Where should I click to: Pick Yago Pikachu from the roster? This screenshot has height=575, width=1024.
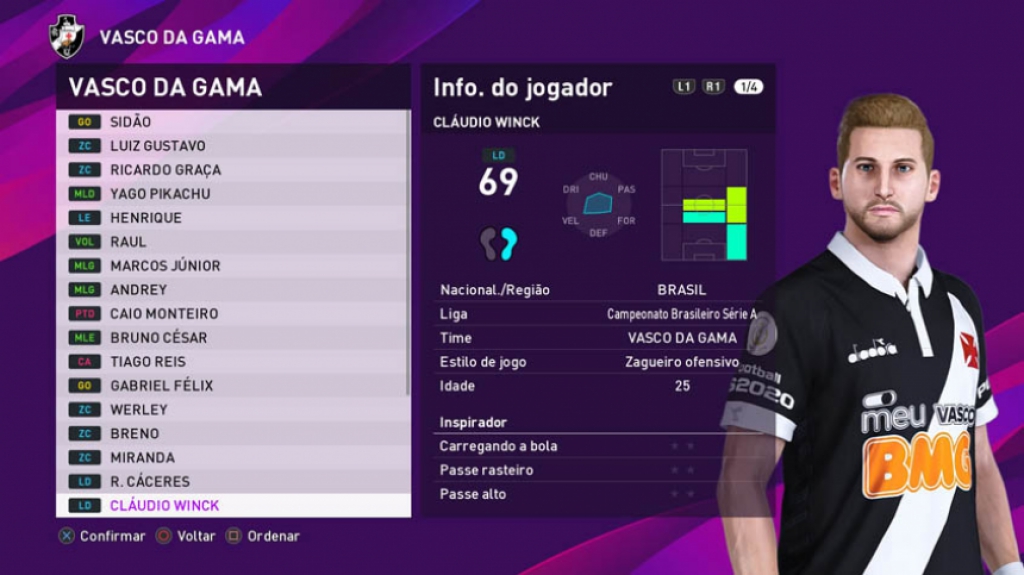pos(232,193)
